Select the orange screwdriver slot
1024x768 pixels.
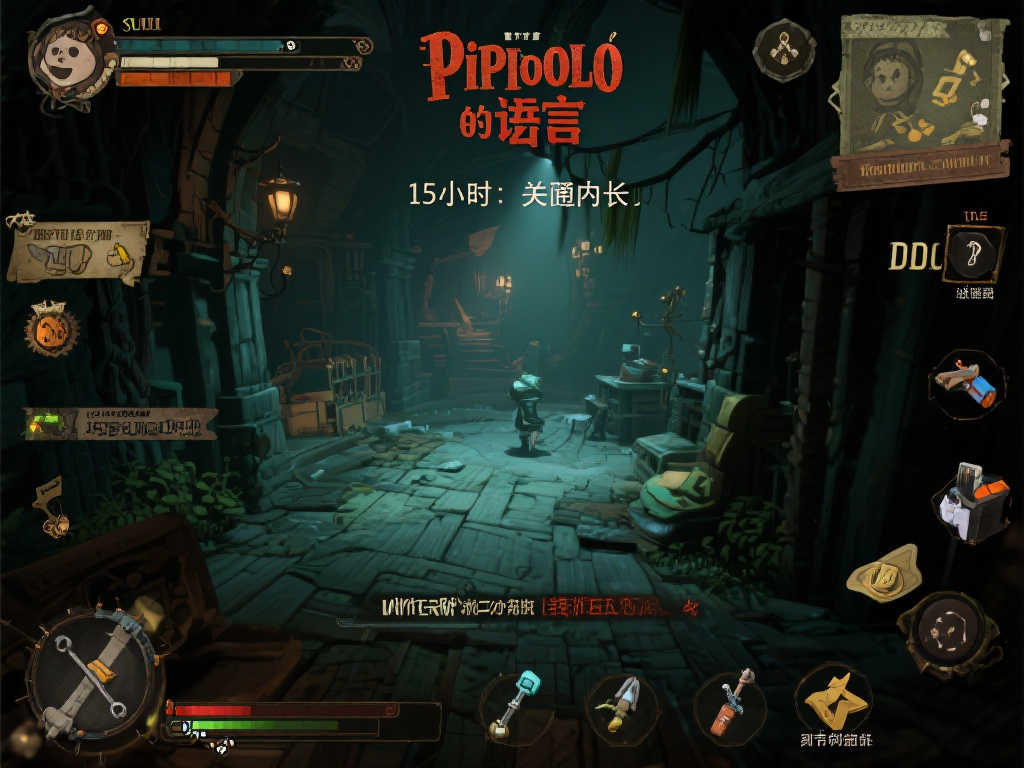(729, 705)
